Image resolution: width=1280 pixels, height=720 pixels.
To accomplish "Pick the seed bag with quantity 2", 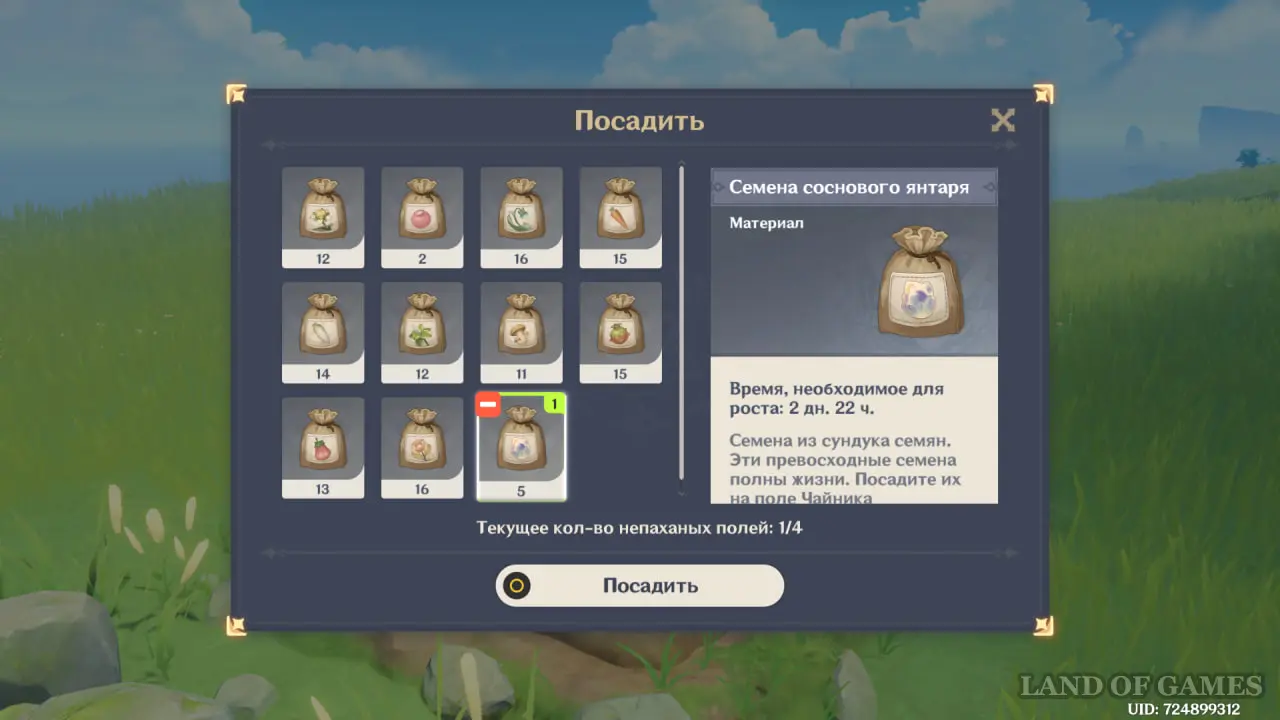I will pos(422,217).
